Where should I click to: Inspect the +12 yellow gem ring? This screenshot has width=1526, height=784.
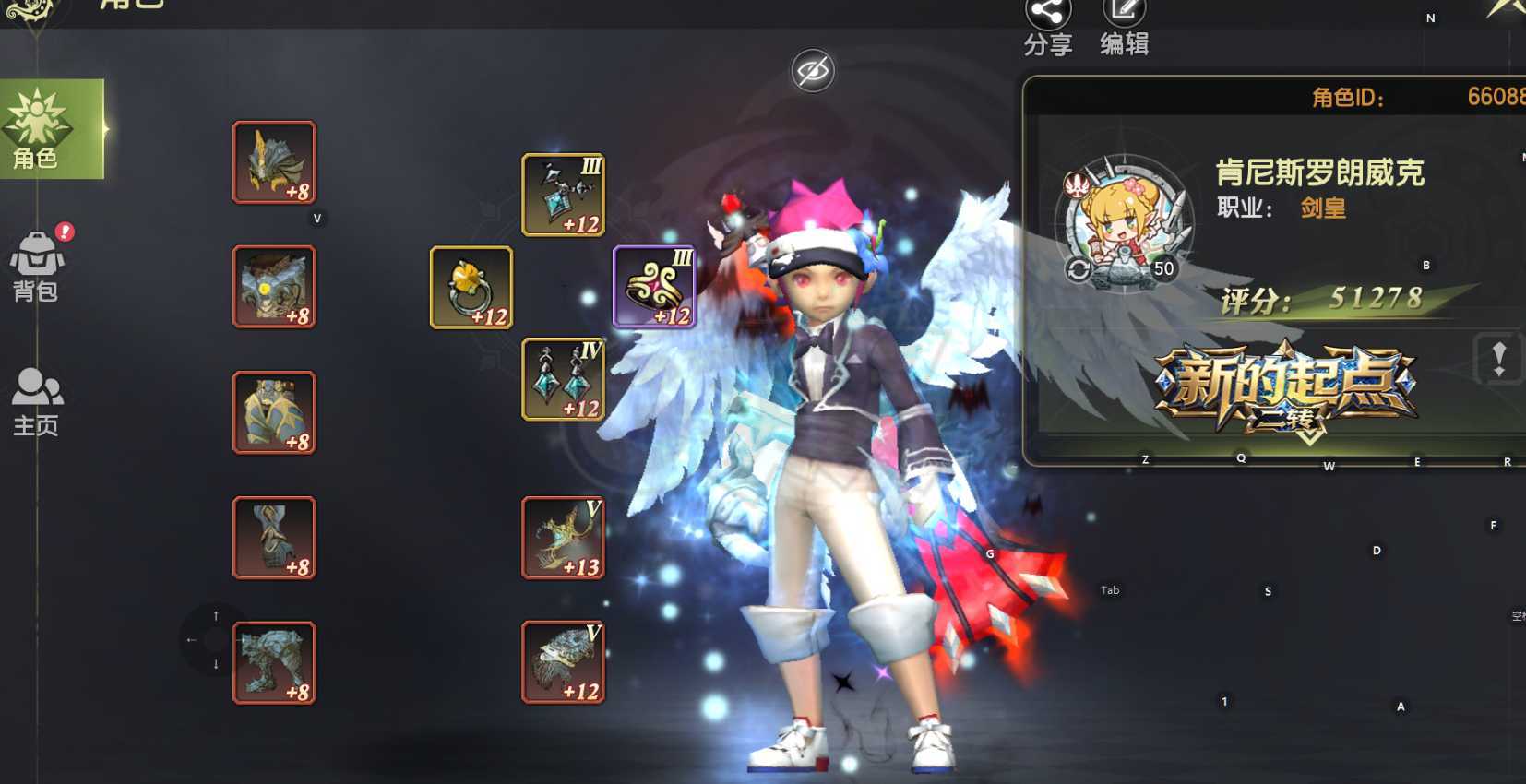click(471, 287)
